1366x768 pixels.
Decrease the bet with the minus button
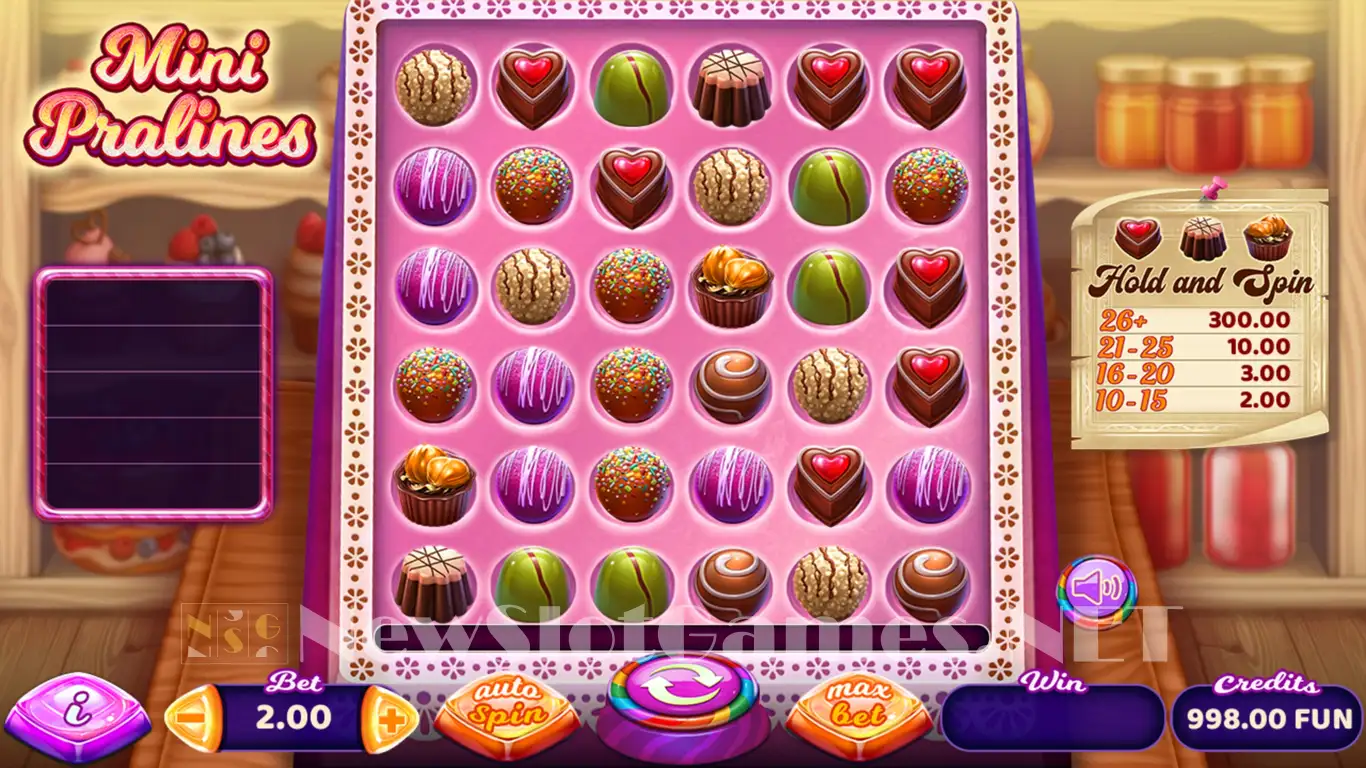[191, 717]
